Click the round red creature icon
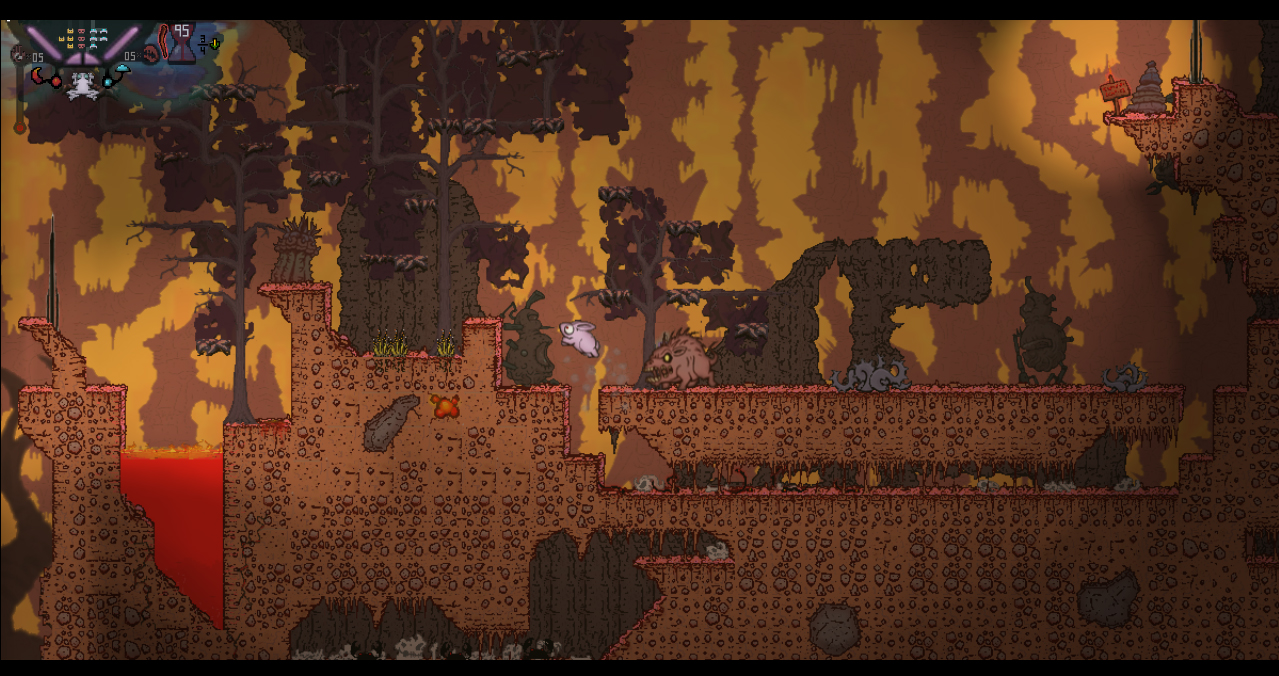Screen dimensions: 1279x676 (151, 55)
